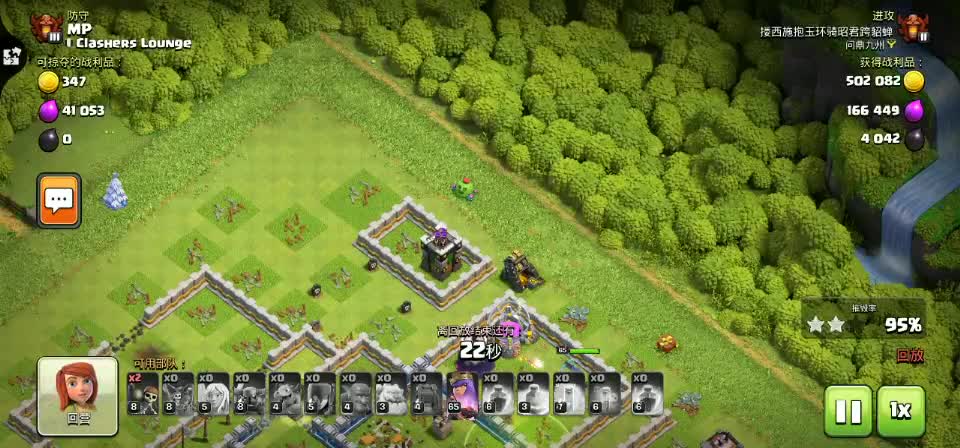Pause the replay playback
The image size is (960, 448).
848,411
